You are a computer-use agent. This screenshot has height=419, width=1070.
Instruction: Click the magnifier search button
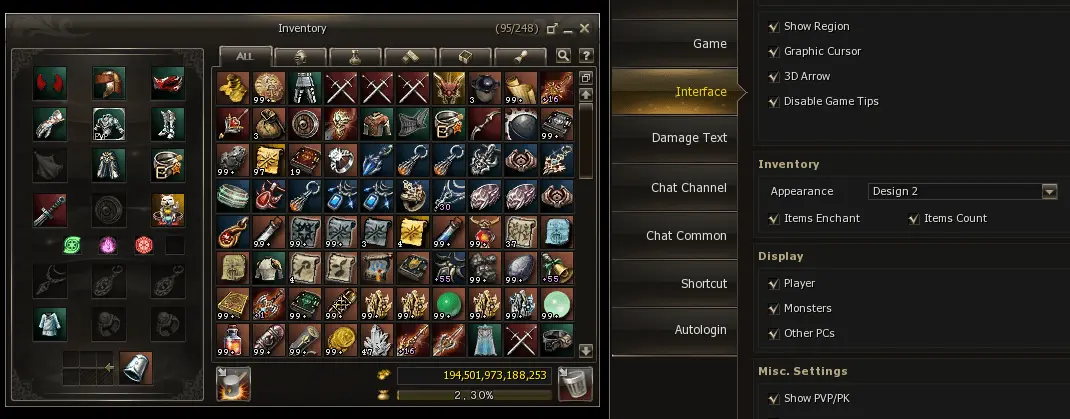point(564,56)
